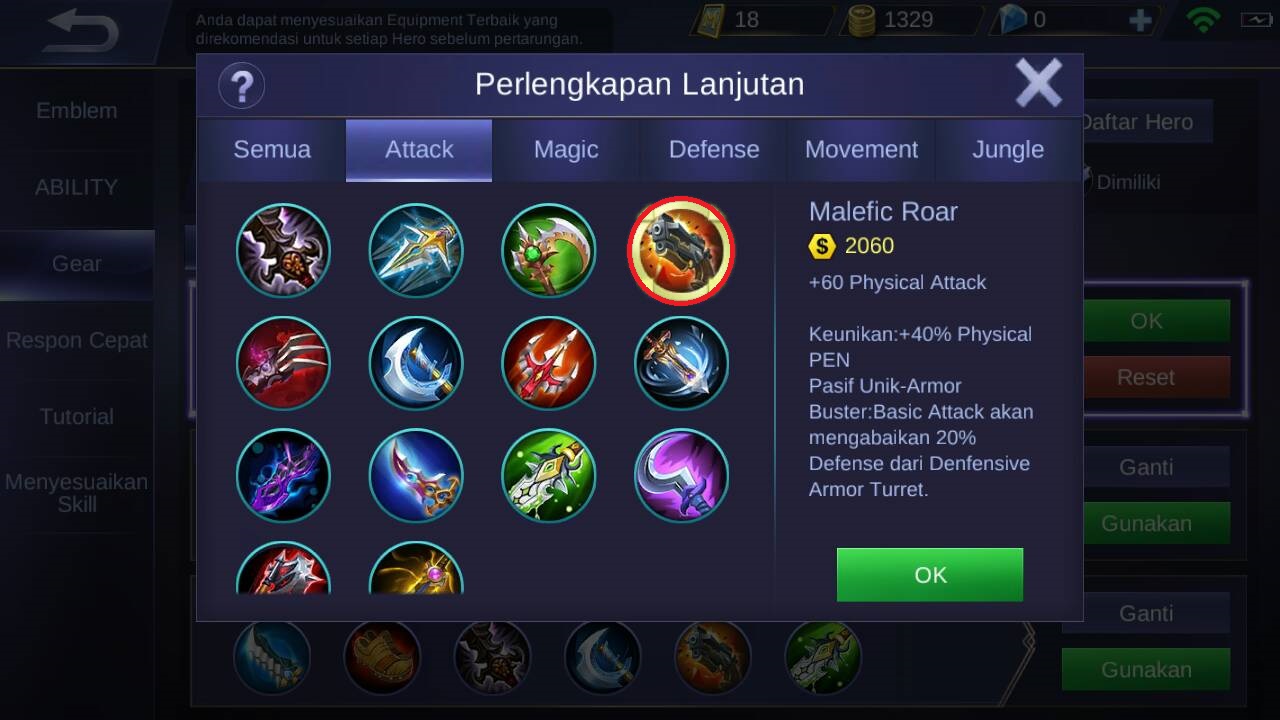1280x720 pixels.
Task: Pick the green axe with gem icon
Action: point(548,251)
